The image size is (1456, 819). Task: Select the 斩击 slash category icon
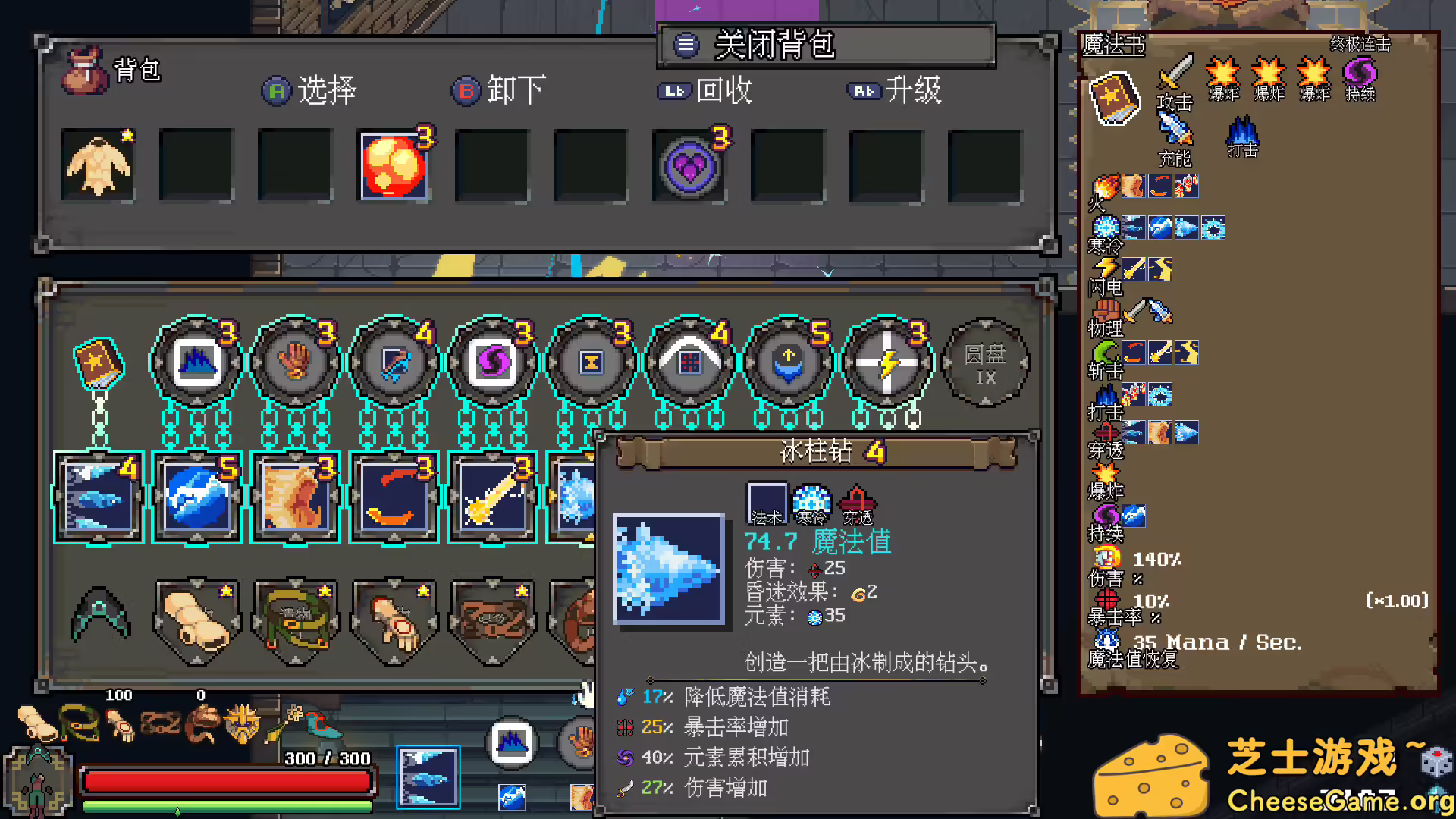[x=1105, y=351]
